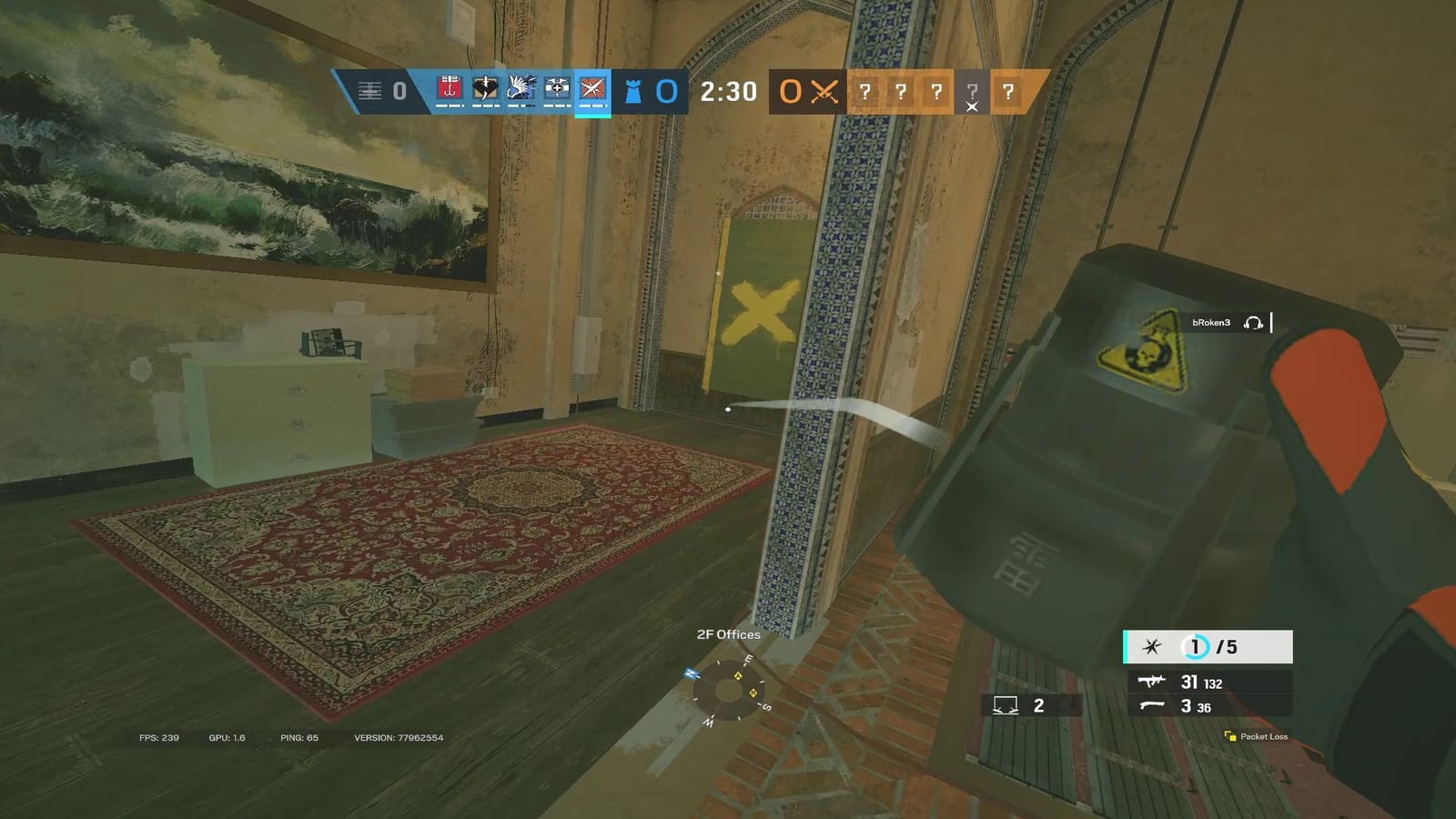Screen dimensions: 1456x819
Task: Click the North marker on the compass
Action: 693,675
